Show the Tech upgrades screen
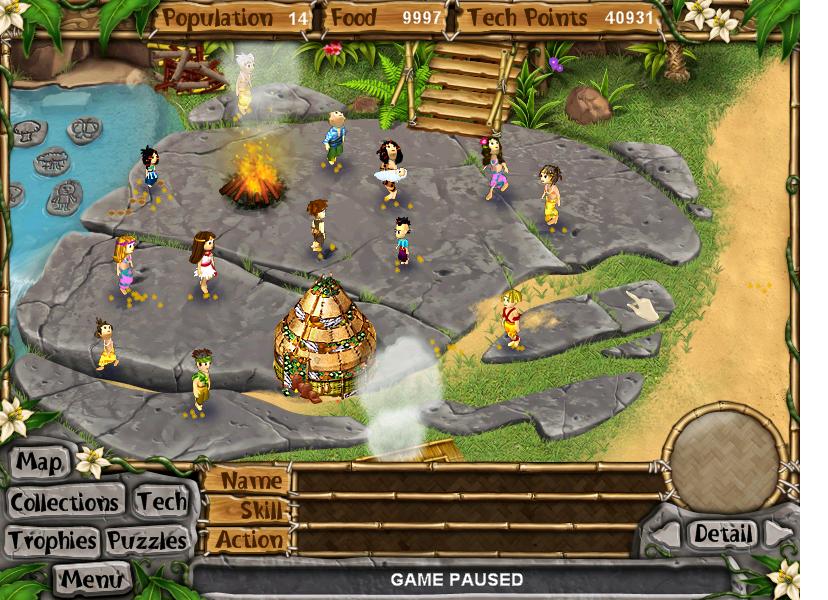828x600 pixels. click(161, 501)
